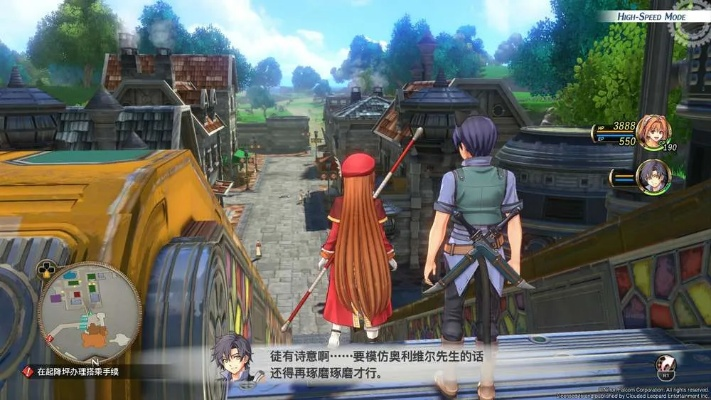Open the circular town minimap
Image resolution: width=711 pixels, height=400 pixels.
tap(89, 312)
